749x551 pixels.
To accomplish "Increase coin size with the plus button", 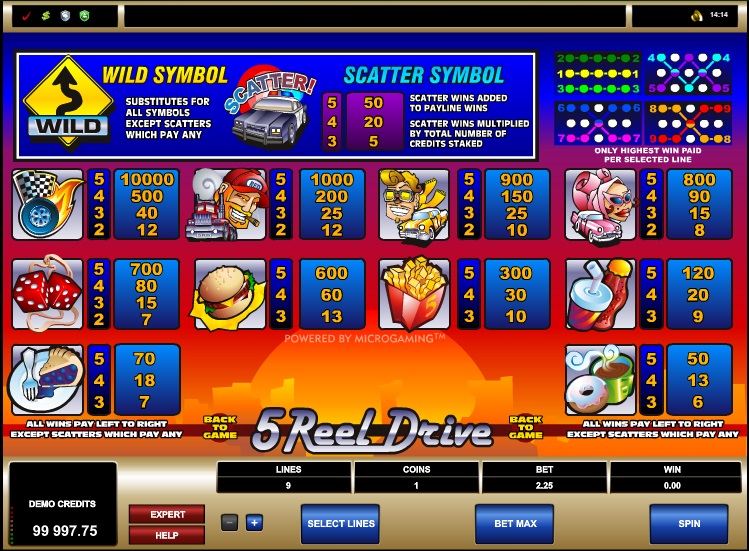I will tap(254, 522).
